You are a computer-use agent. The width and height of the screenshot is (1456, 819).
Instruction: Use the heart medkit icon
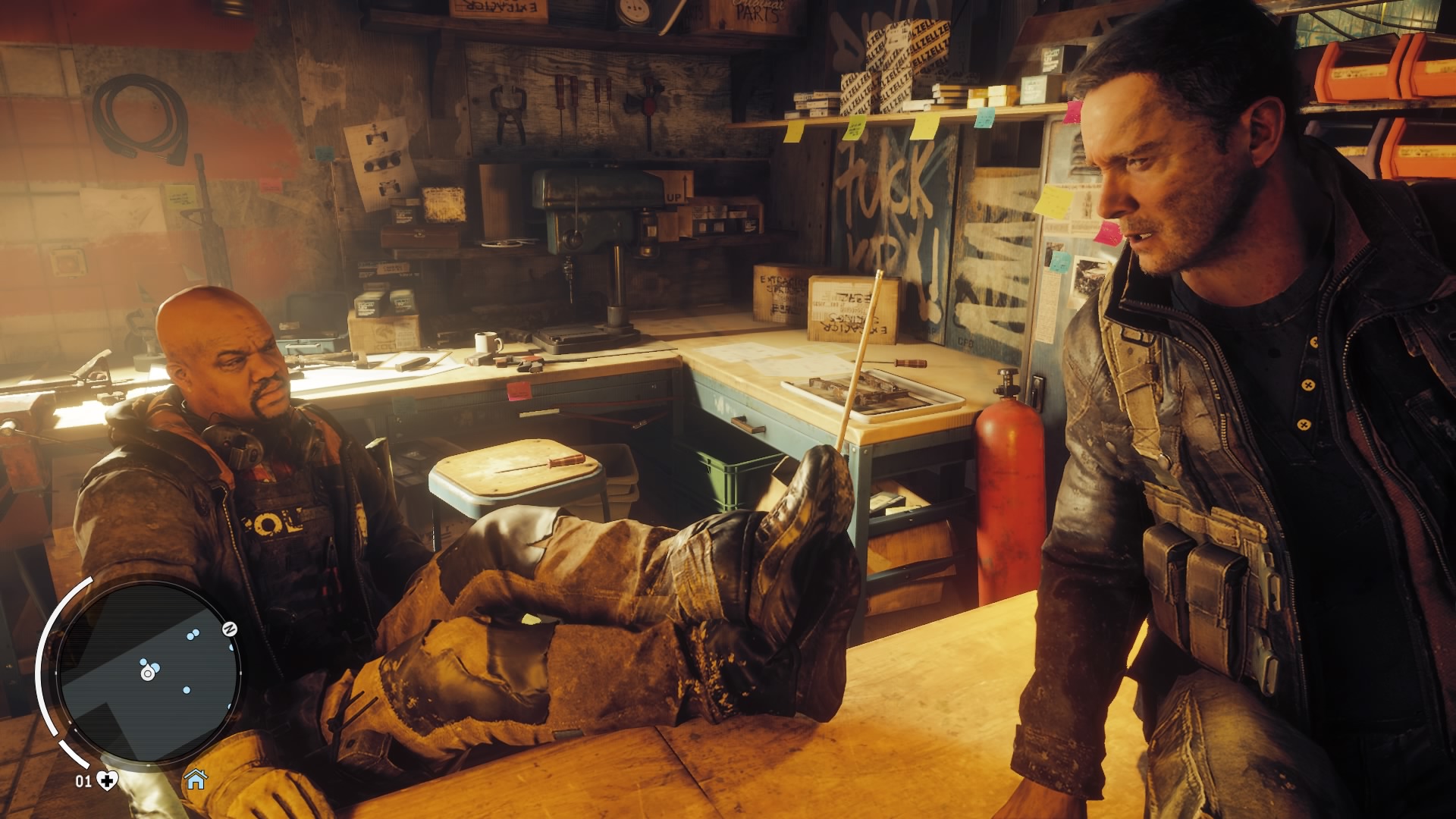(108, 780)
